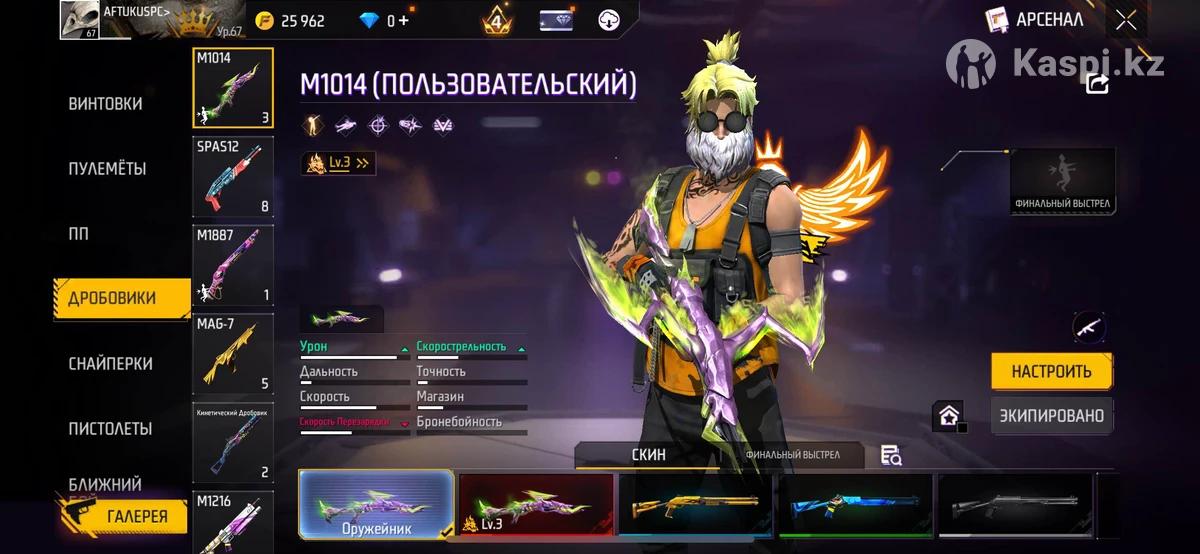Viewport: 1200px width, 554px height.
Task: Choose the golden shotgun skin
Action: click(695, 505)
